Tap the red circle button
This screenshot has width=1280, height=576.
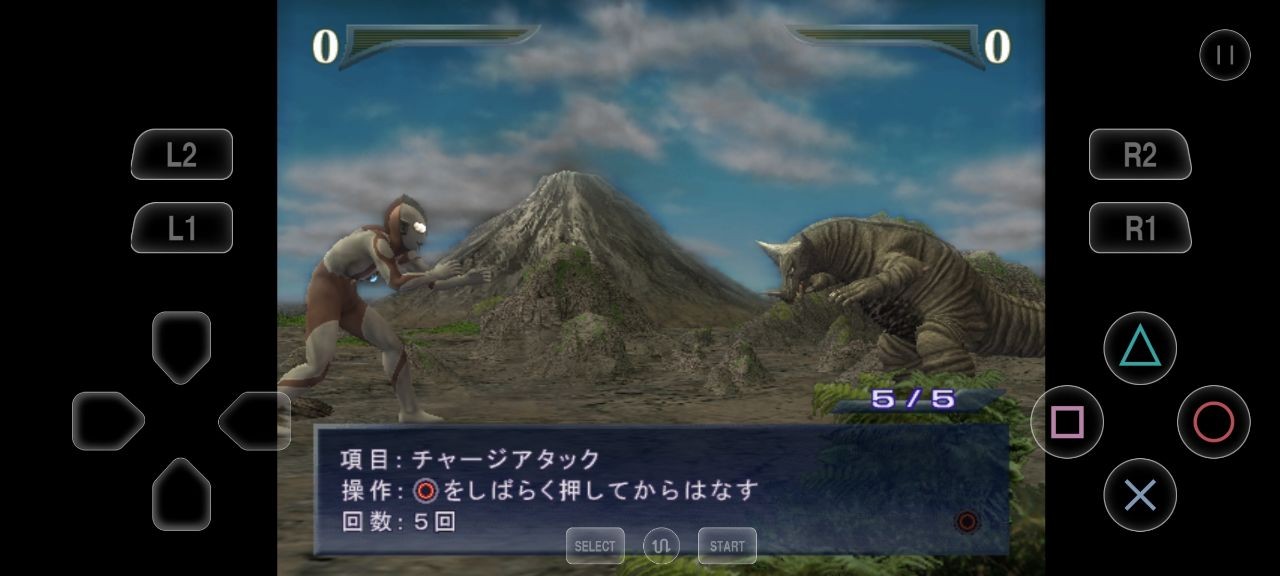pos(1213,422)
